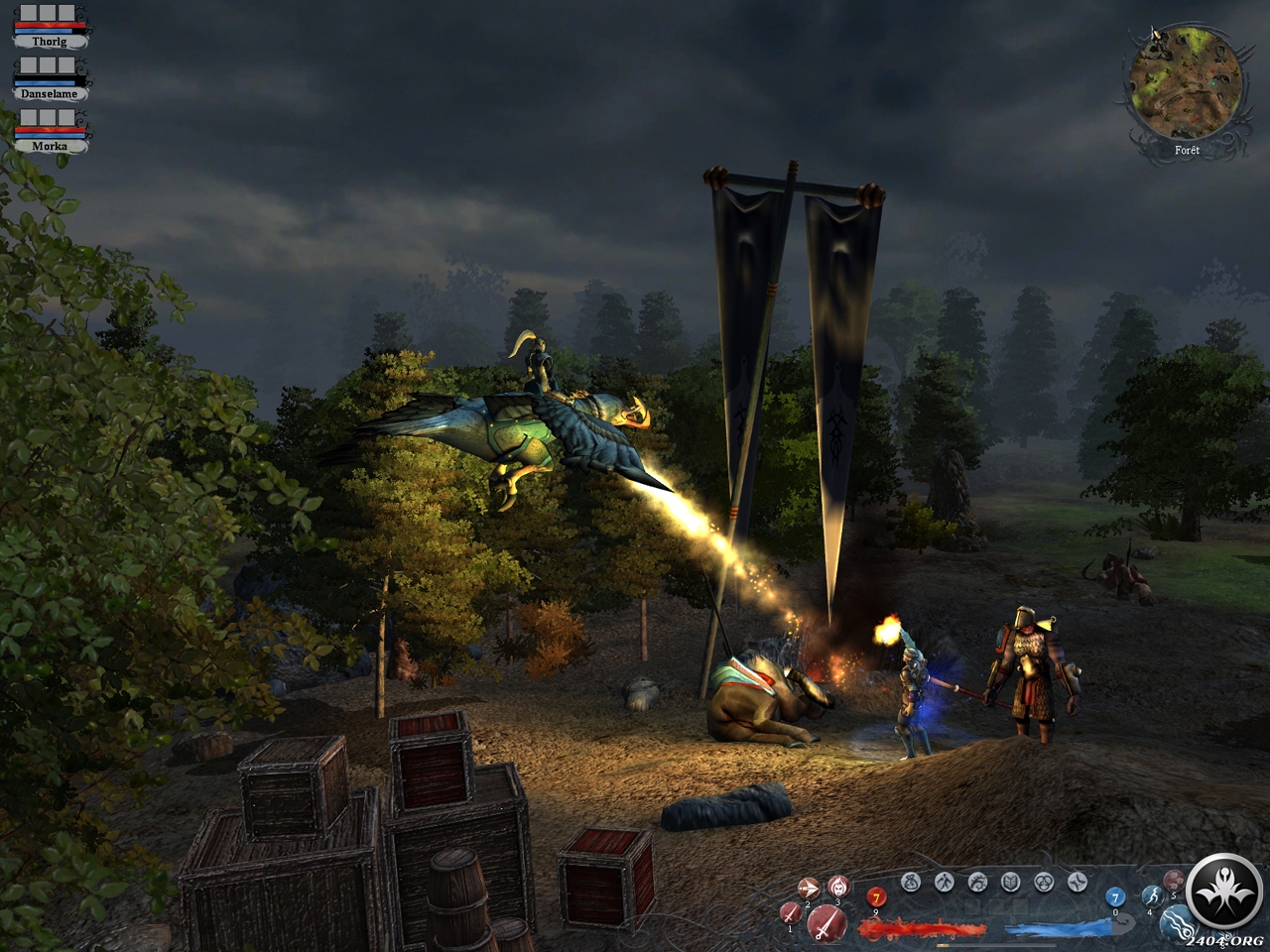Viewport: 1270px width, 952px height.
Task: Open the open-book journal icon
Action: pos(1010,881)
